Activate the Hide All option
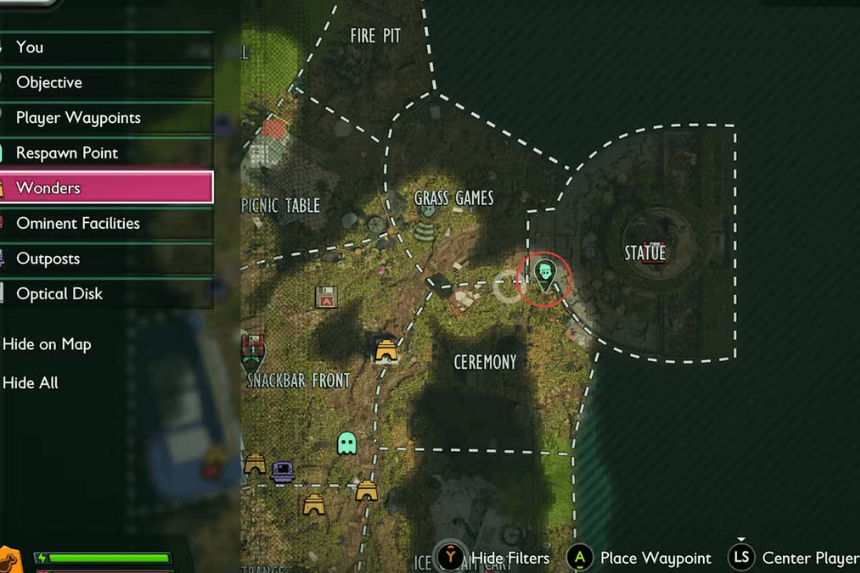The width and height of the screenshot is (860, 573). (31, 383)
